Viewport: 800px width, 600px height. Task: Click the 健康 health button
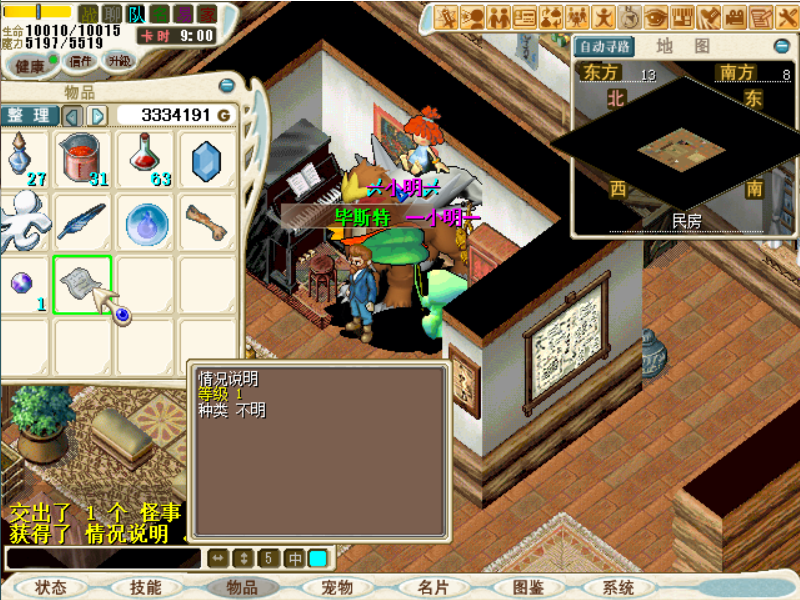[30, 66]
